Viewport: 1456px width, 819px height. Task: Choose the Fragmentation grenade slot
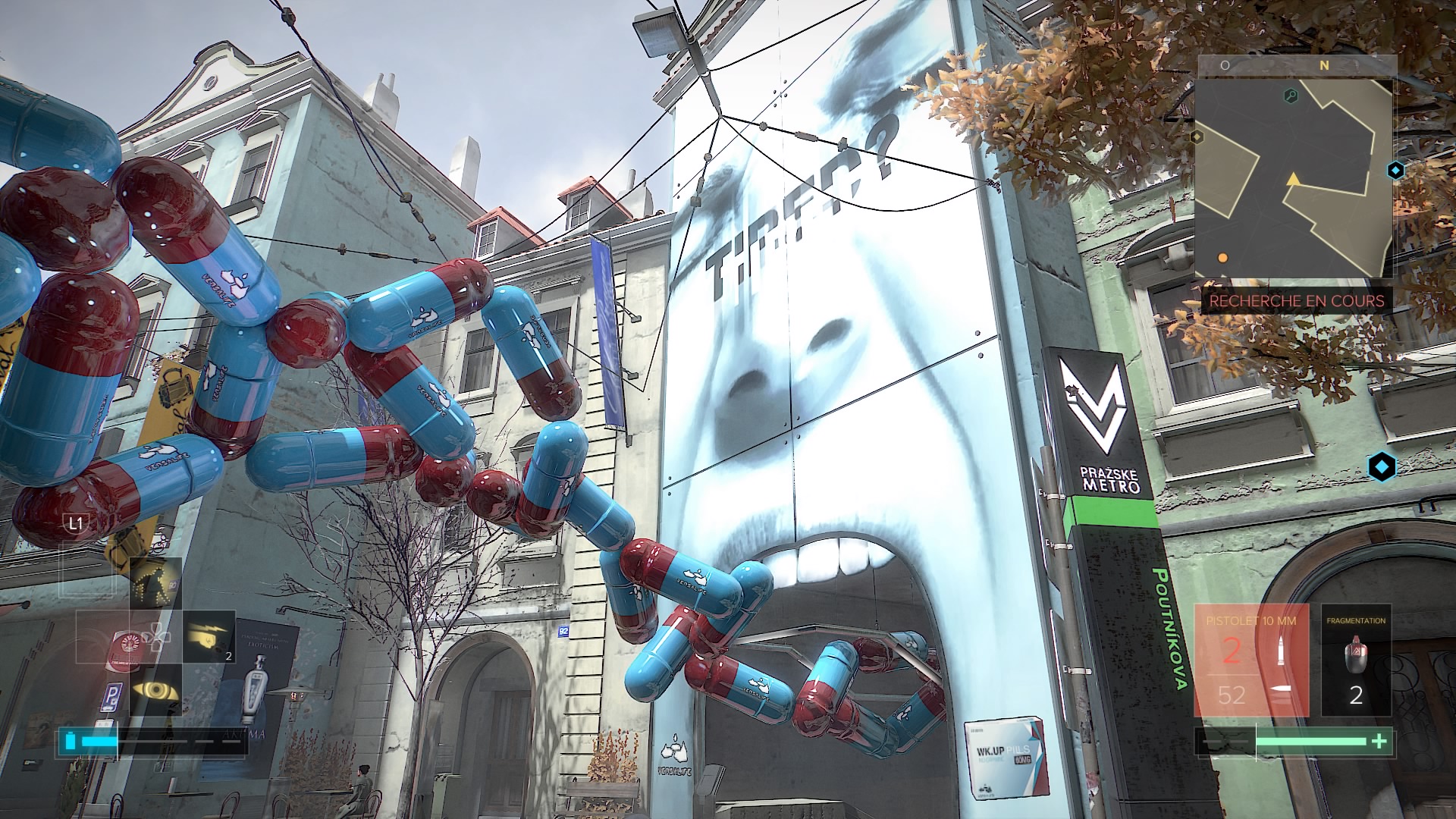[1356, 660]
